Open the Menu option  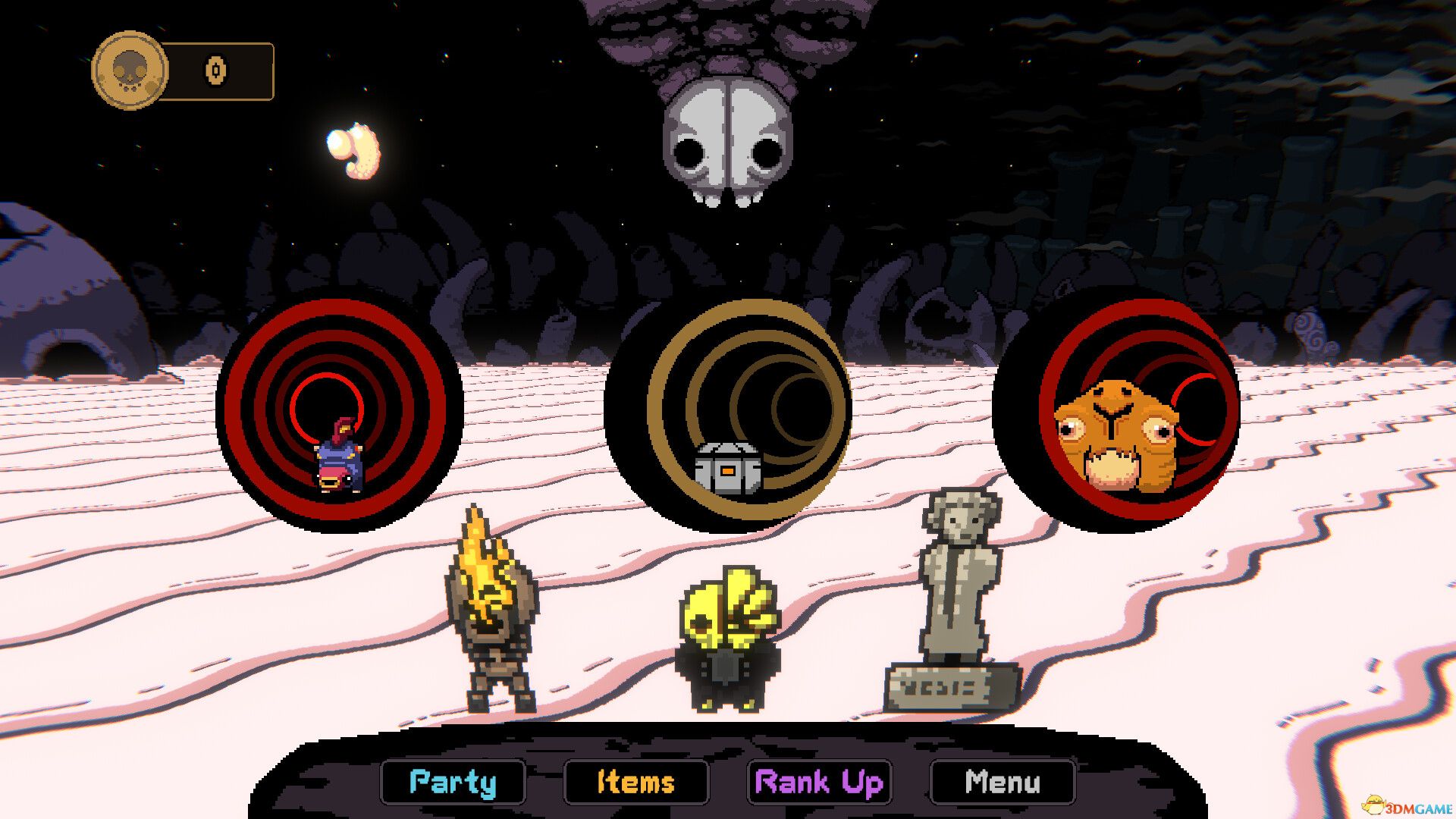1001,782
